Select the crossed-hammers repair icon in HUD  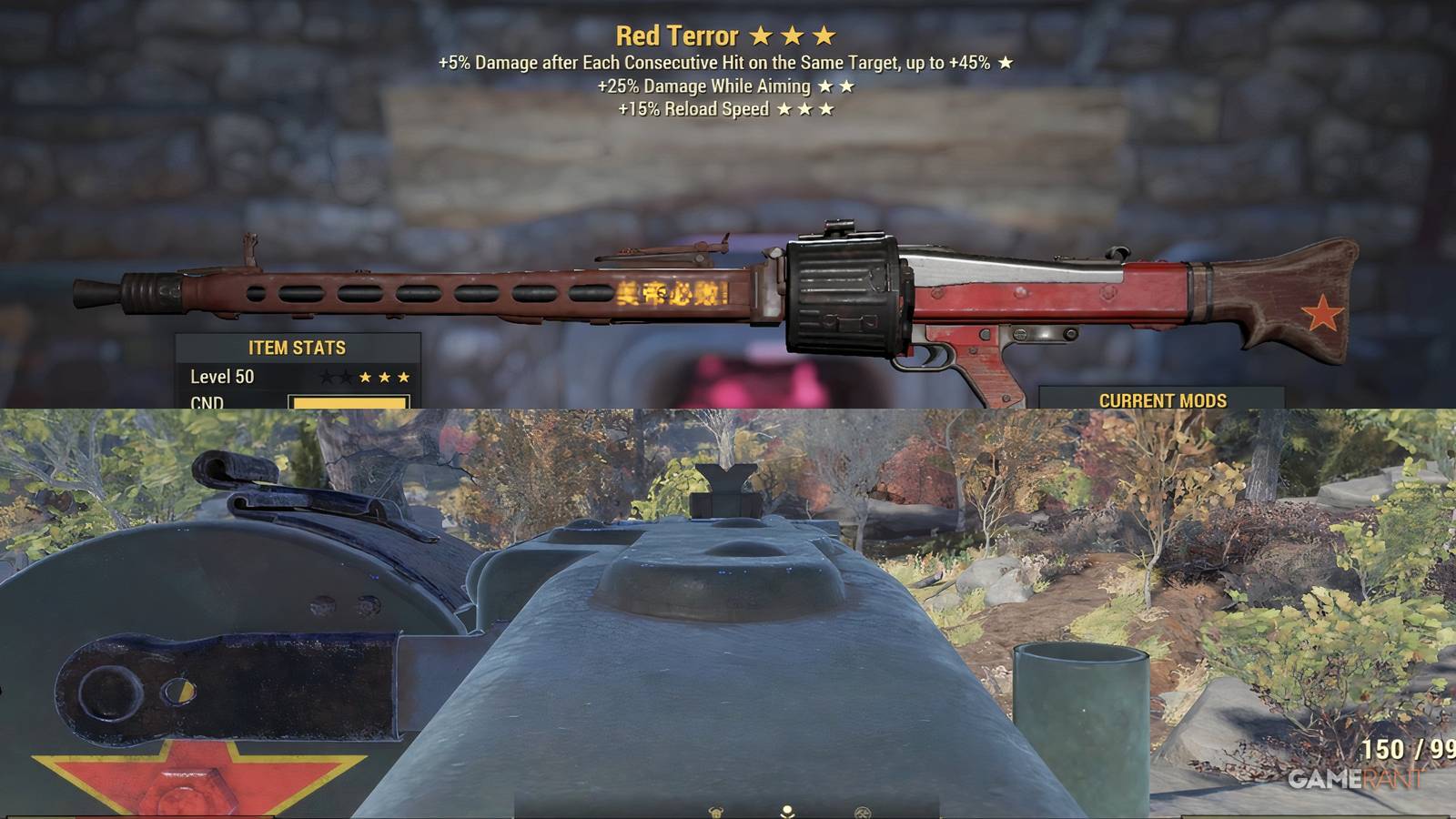click(x=864, y=813)
